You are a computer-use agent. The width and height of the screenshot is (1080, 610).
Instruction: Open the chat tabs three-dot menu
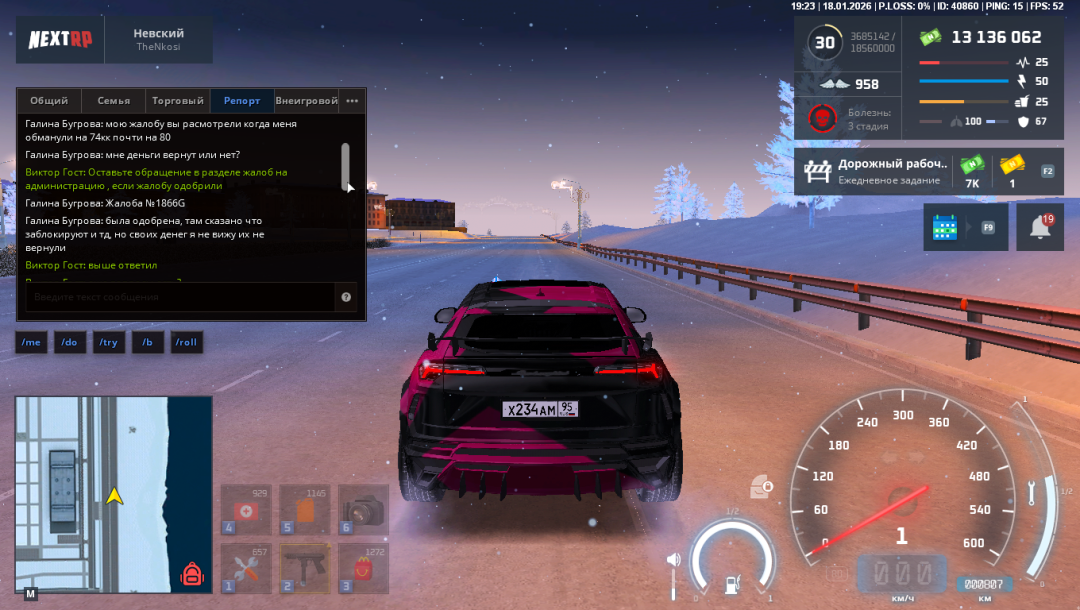[352, 101]
